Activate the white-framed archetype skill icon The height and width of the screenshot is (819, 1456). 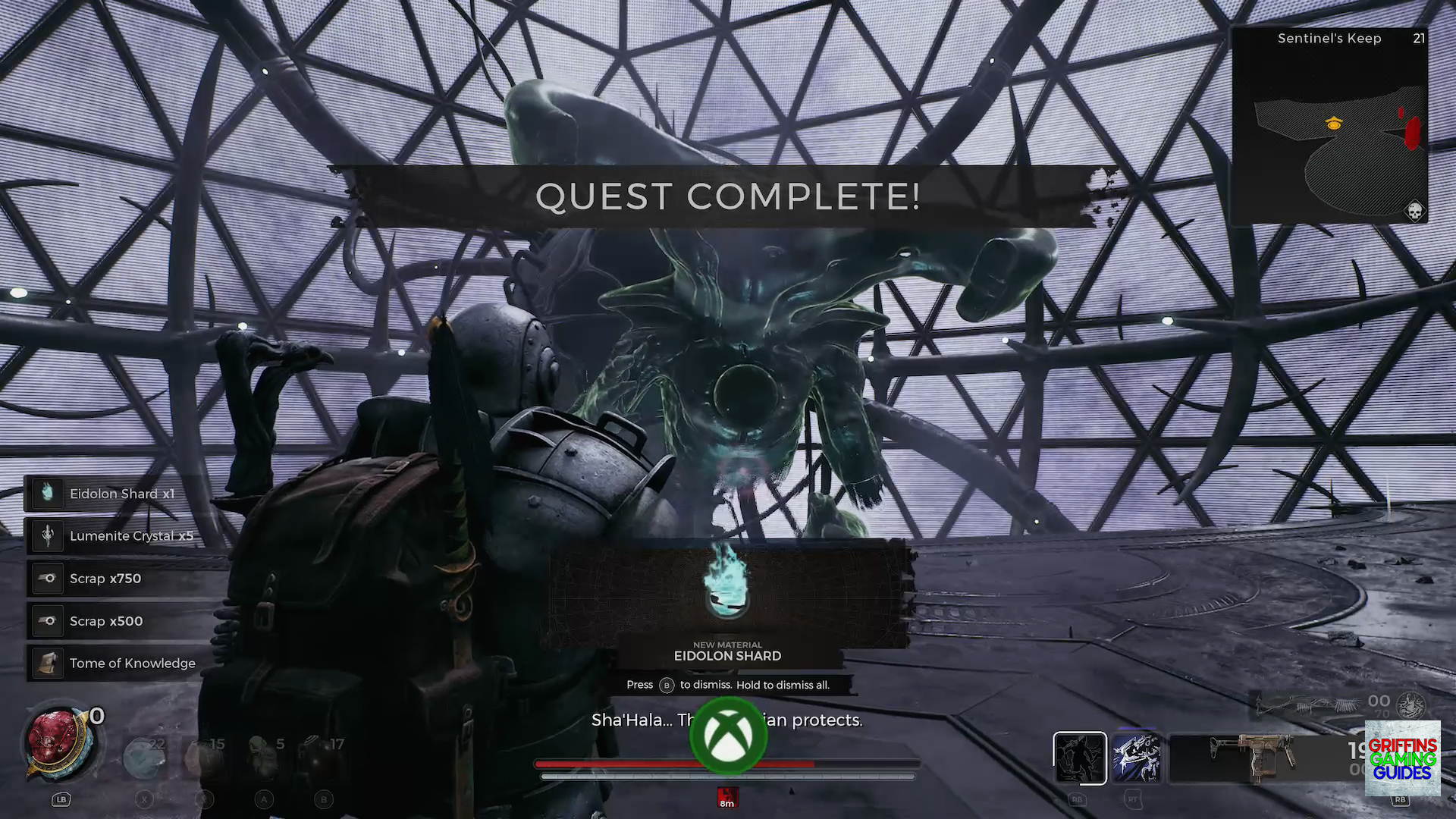click(x=1079, y=758)
